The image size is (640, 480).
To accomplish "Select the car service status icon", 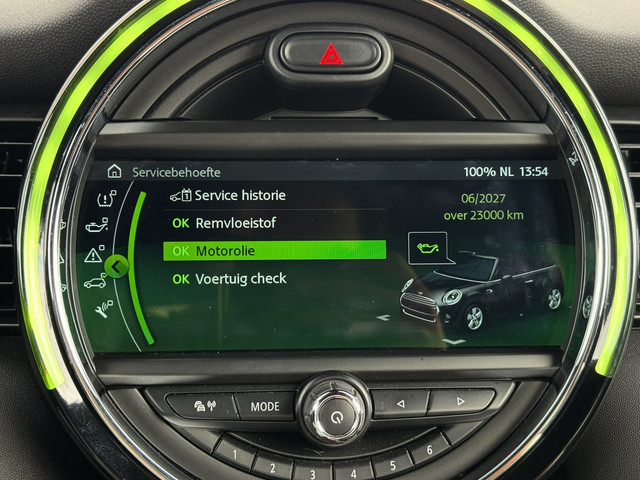I will tap(96, 283).
